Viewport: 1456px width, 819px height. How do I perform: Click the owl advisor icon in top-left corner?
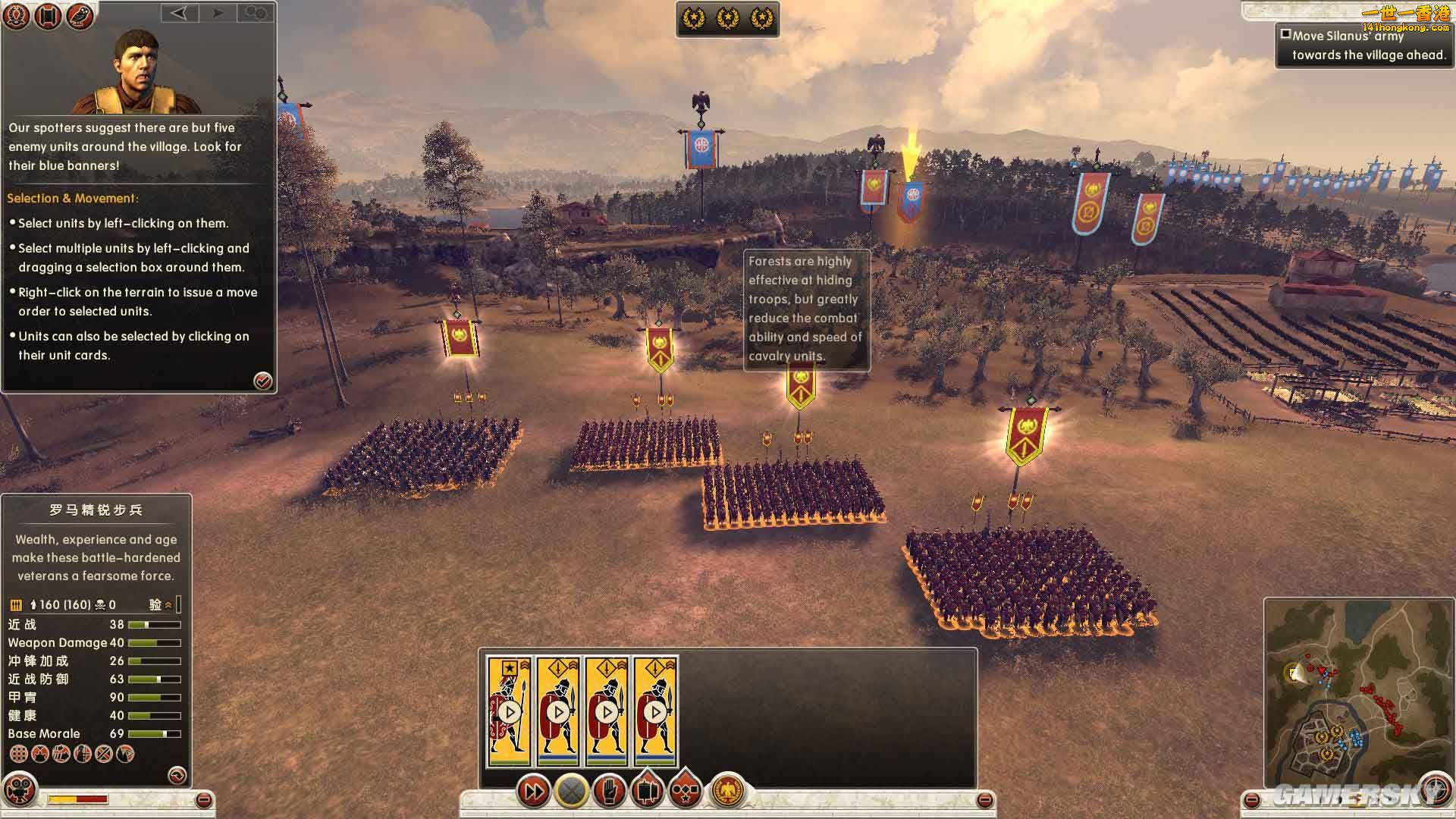tap(80, 15)
